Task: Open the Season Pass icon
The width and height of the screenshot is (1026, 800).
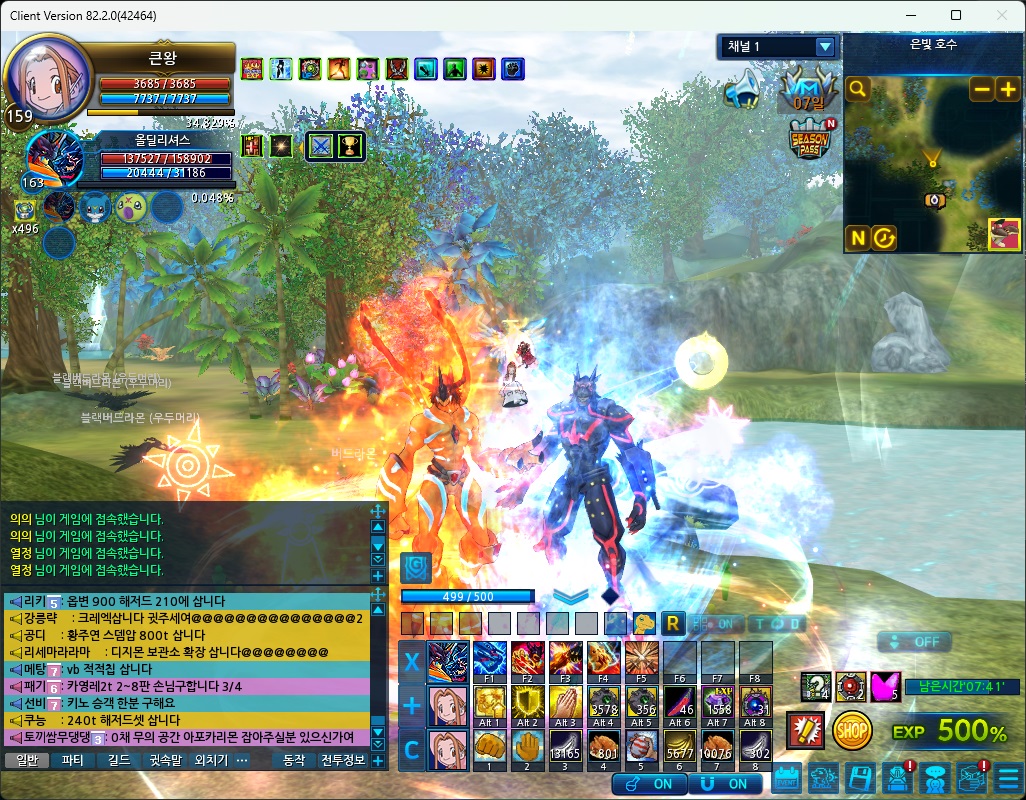Action: point(808,138)
